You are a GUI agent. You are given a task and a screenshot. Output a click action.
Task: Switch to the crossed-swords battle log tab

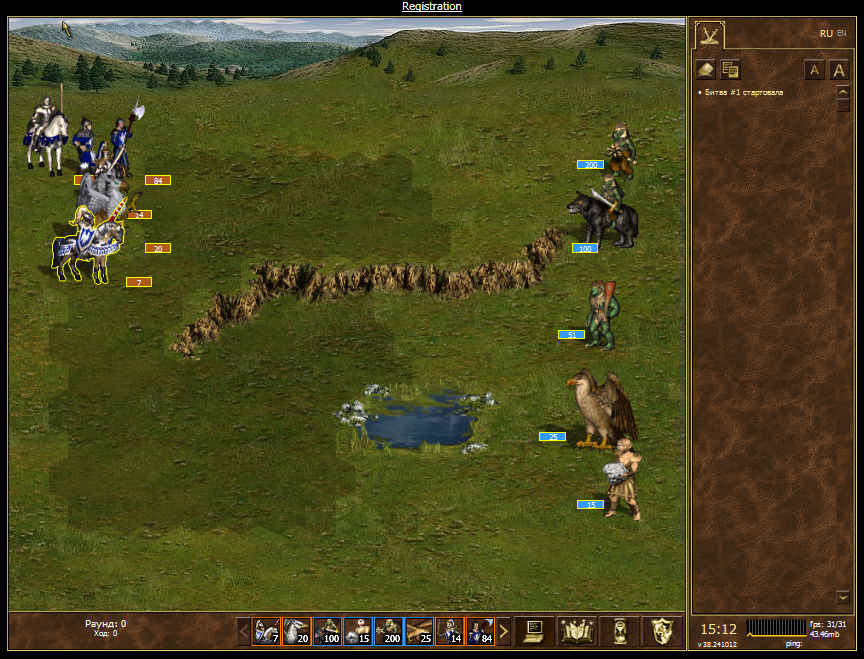tap(709, 36)
